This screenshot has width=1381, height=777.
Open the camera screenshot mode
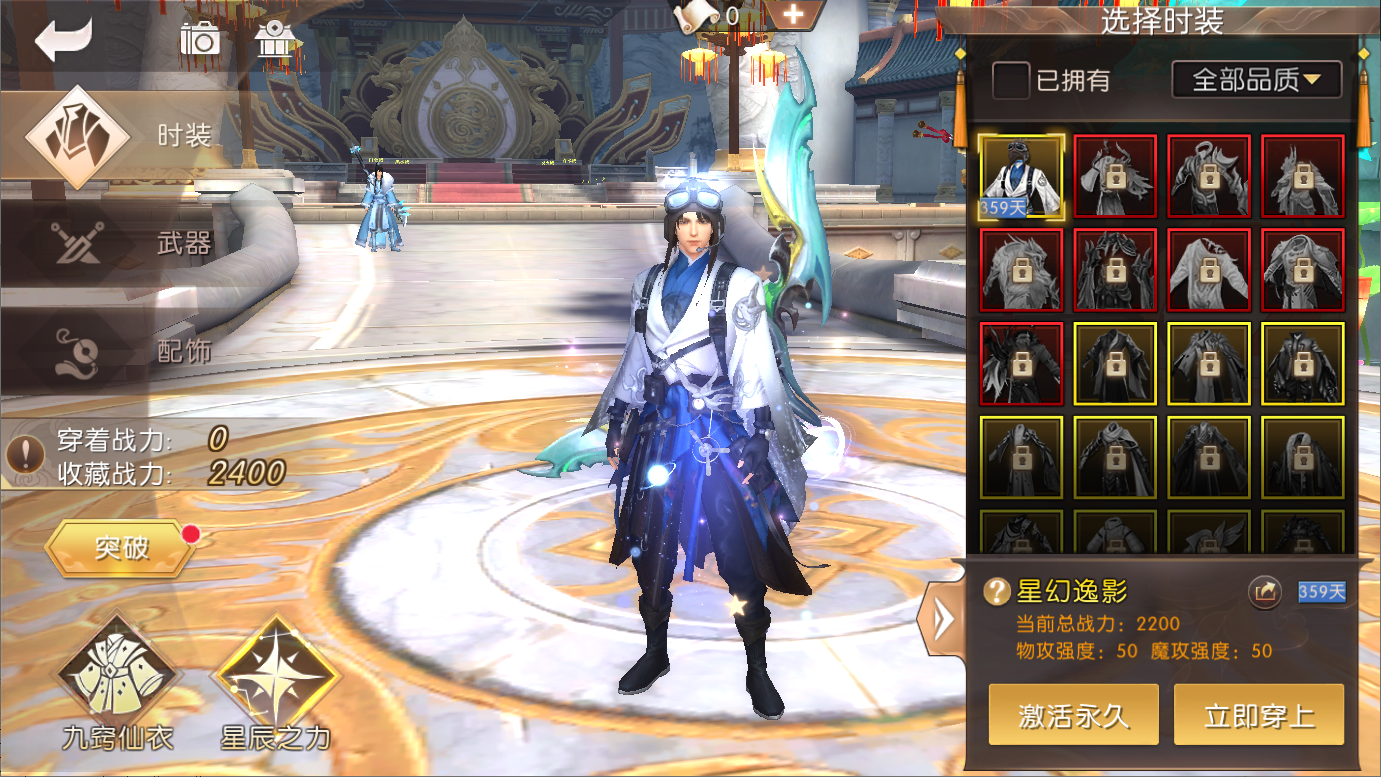coord(200,39)
